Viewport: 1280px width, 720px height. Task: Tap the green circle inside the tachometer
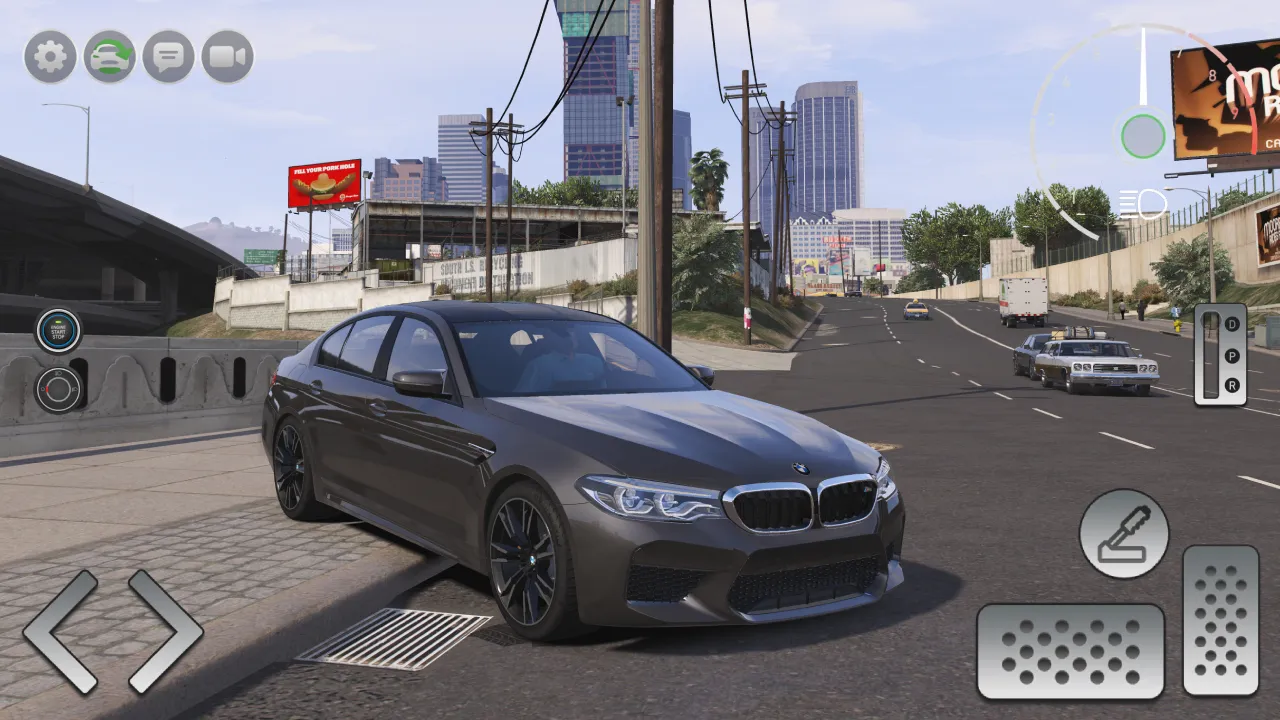(1143, 136)
